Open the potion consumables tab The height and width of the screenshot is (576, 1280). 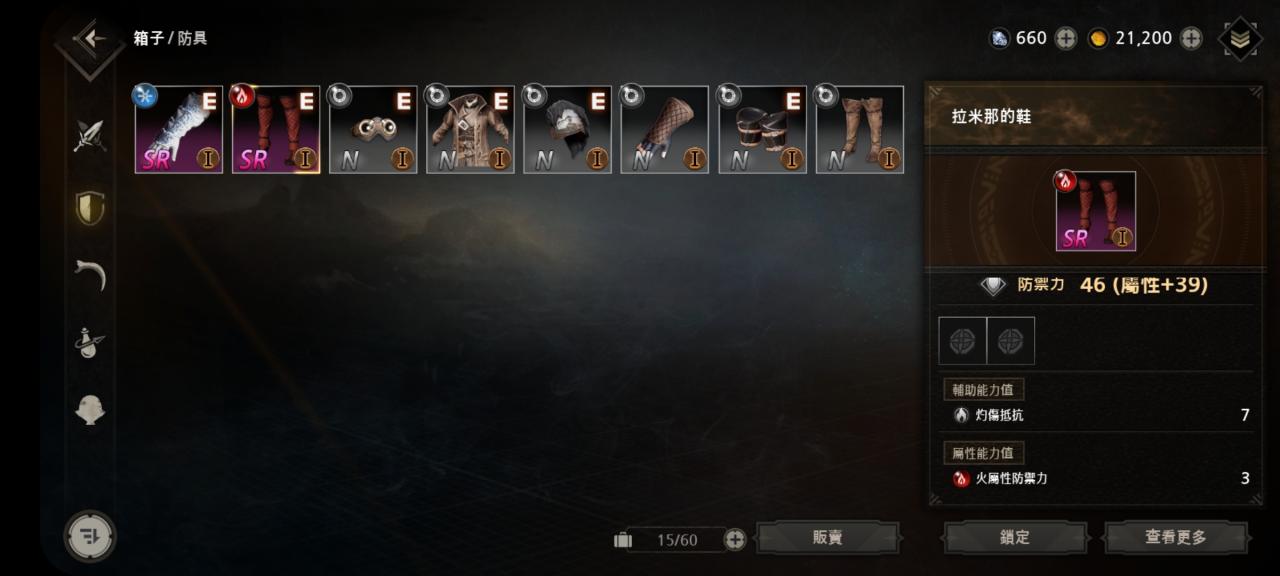[x=90, y=343]
